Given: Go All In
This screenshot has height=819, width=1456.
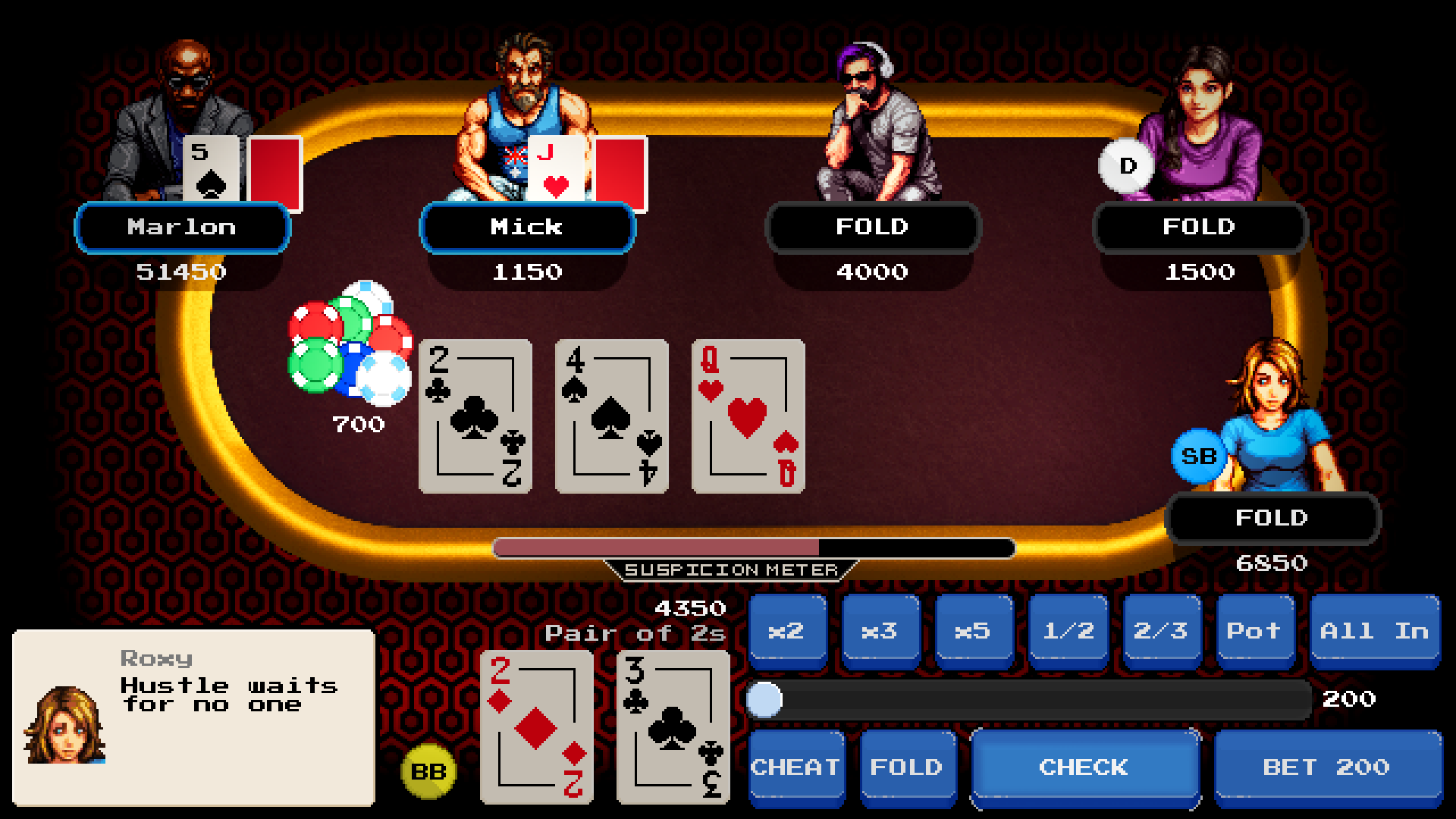Looking at the screenshot, I should (x=1374, y=631).
